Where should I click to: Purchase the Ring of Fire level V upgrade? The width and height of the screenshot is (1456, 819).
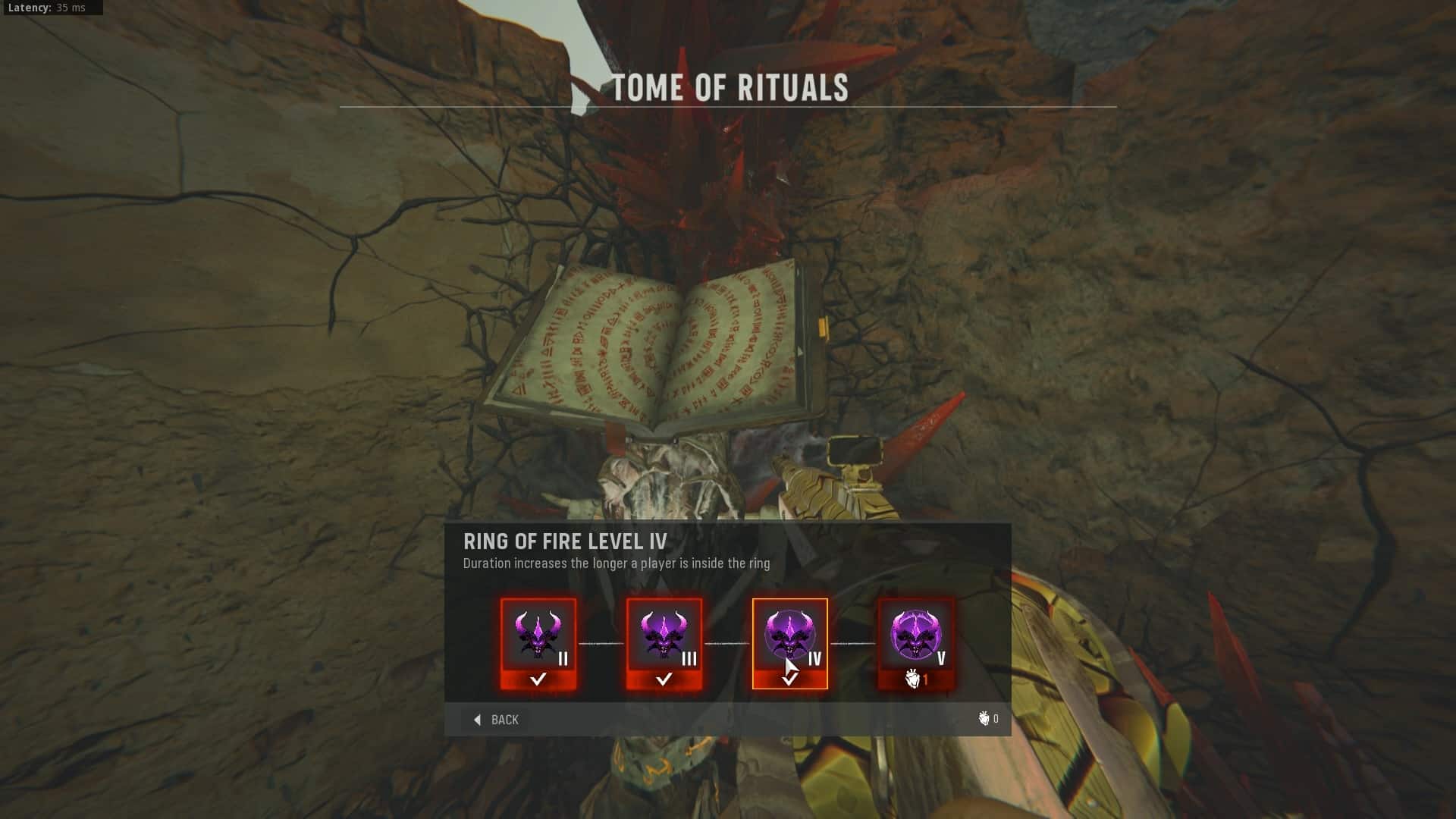[915, 644]
